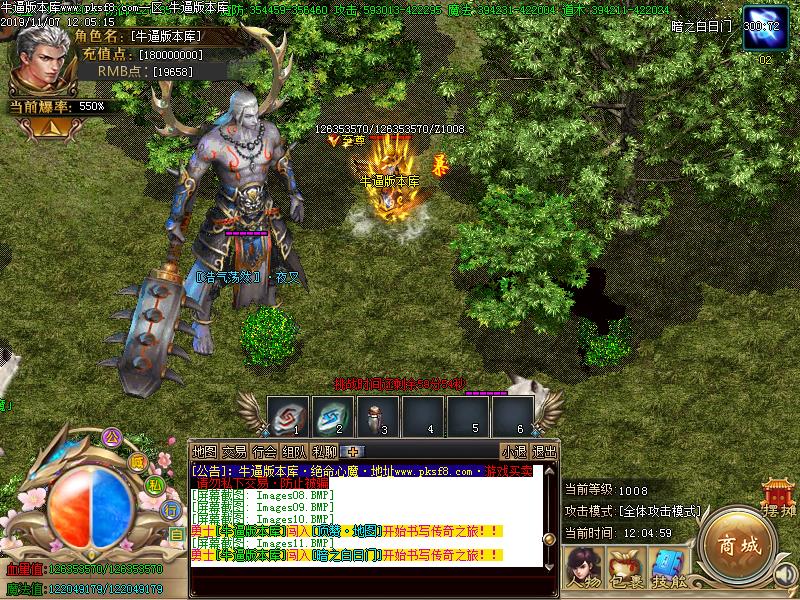
Task: Open the 行会 guild button
Action: pos(264,451)
